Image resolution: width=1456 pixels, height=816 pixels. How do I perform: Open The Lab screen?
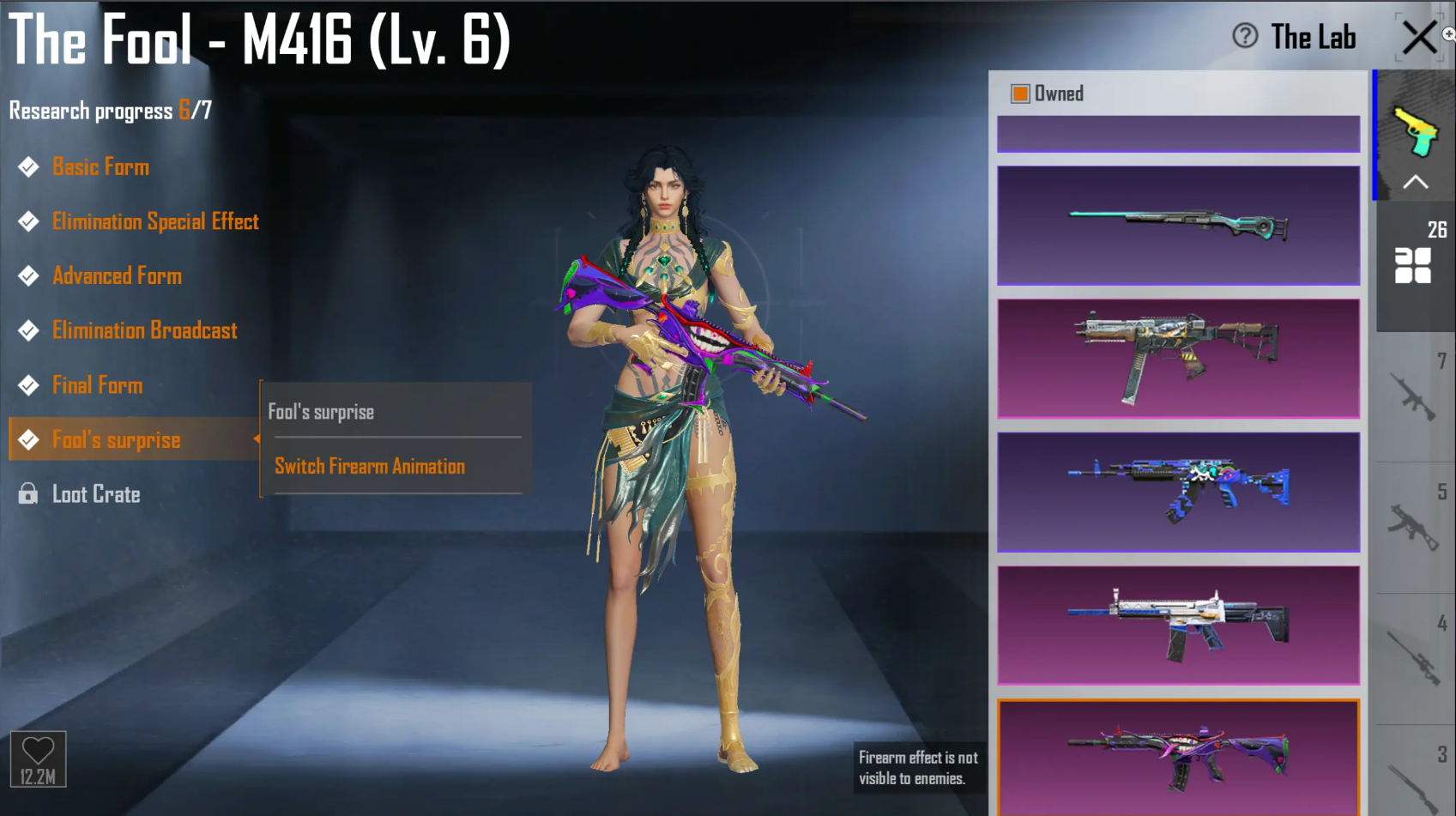pyautogui.click(x=1313, y=37)
